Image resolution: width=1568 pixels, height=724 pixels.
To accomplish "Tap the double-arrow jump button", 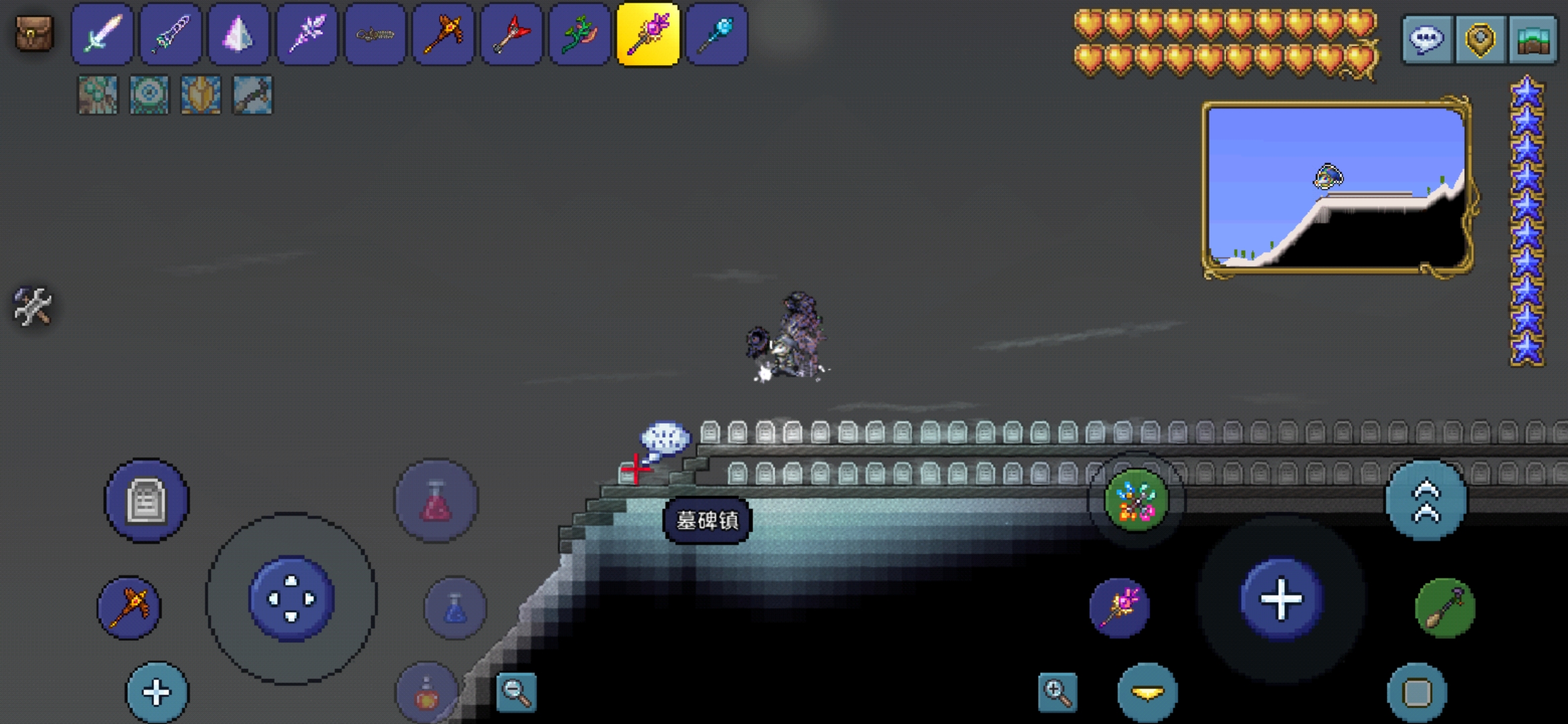I will (x=1426, y=501).
